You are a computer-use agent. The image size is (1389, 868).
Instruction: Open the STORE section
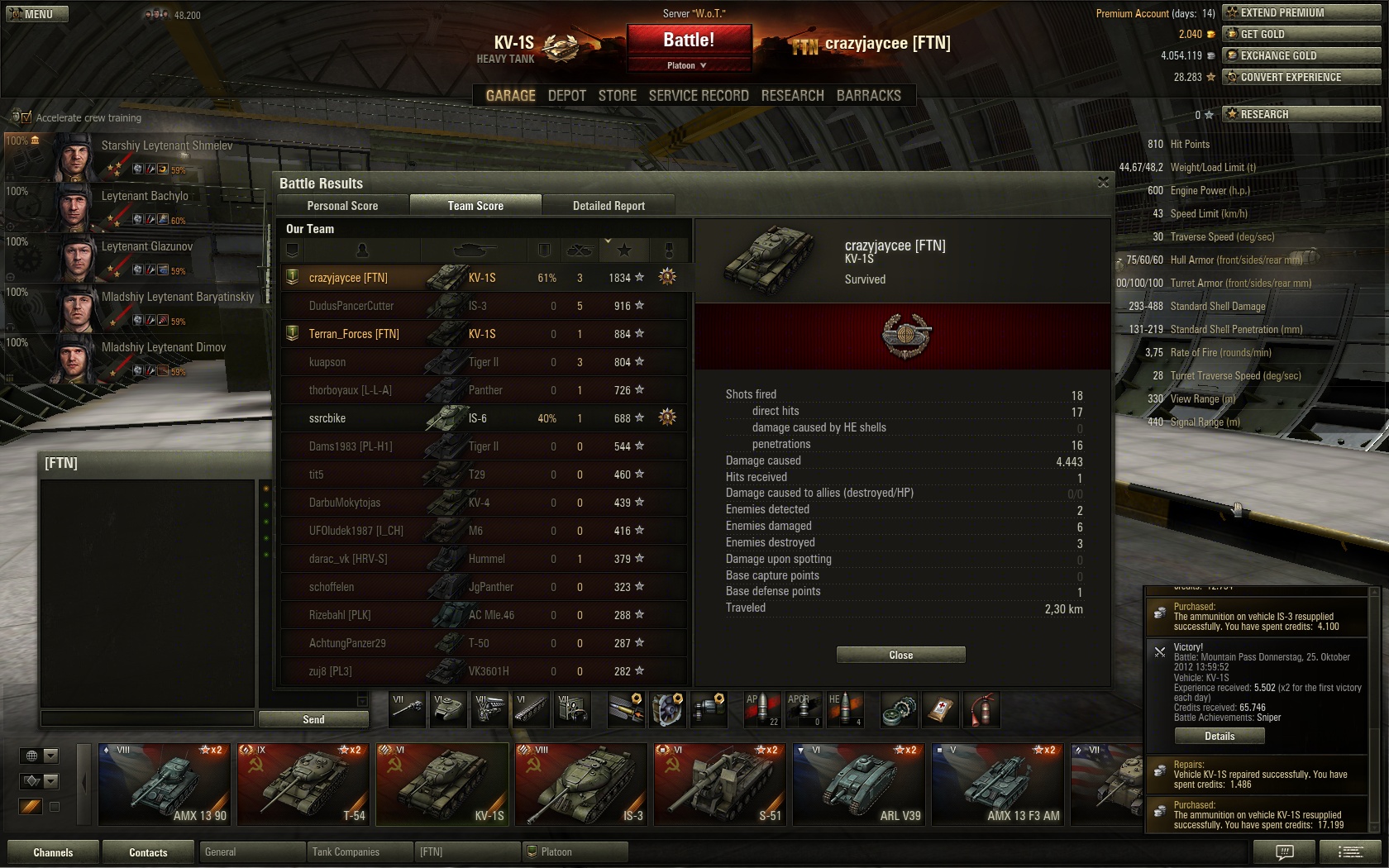618,96
